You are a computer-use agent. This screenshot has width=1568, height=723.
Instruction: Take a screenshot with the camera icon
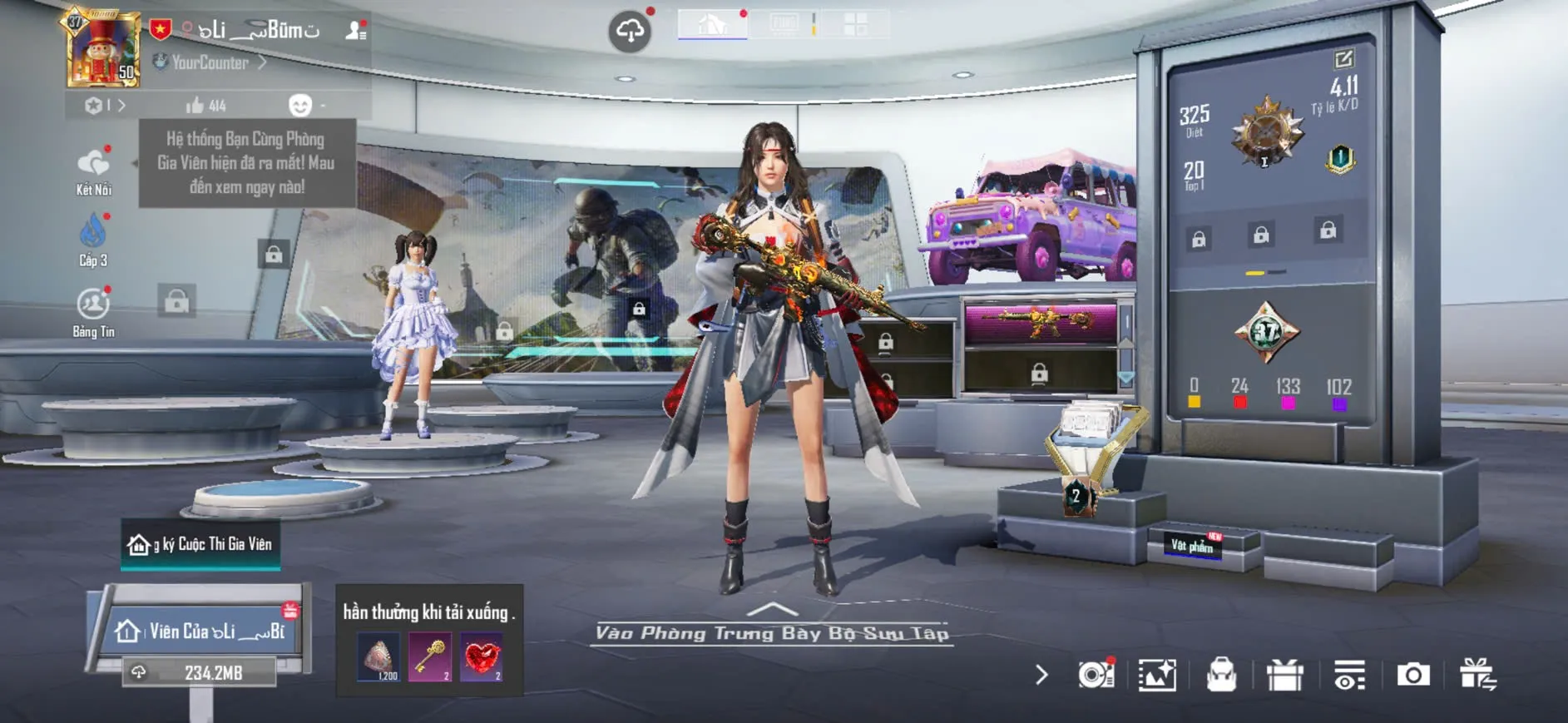1412,675
